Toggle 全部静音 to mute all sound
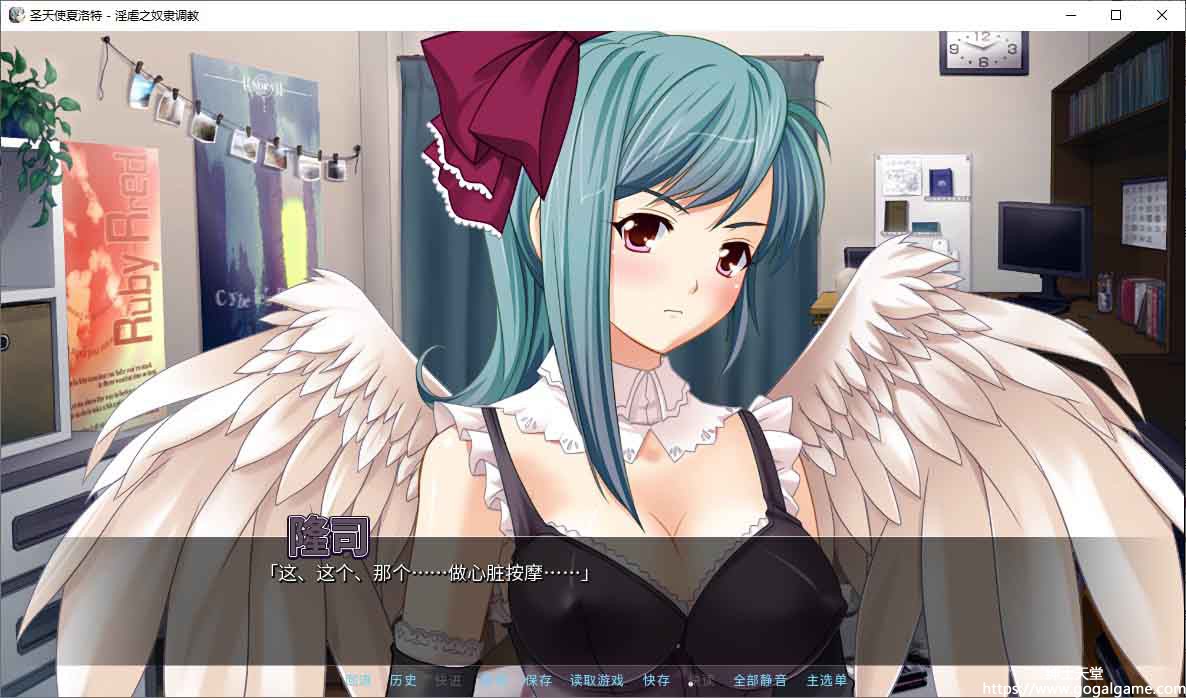This screenshot has width=1186, height=698. point(760,680)
